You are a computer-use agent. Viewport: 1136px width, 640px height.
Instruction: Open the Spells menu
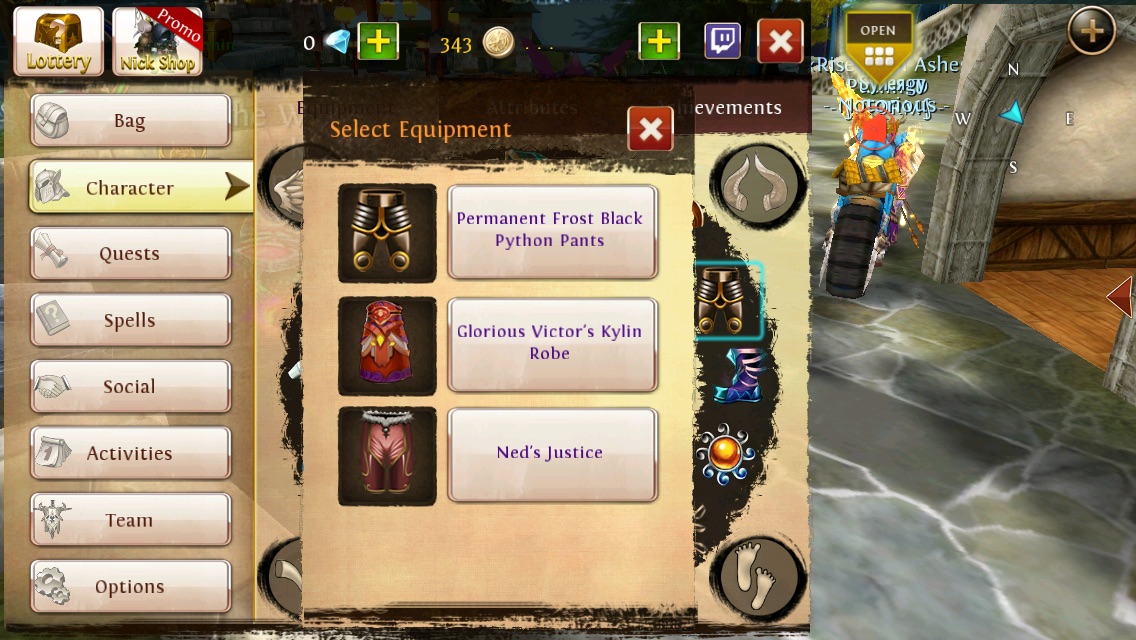131,321
